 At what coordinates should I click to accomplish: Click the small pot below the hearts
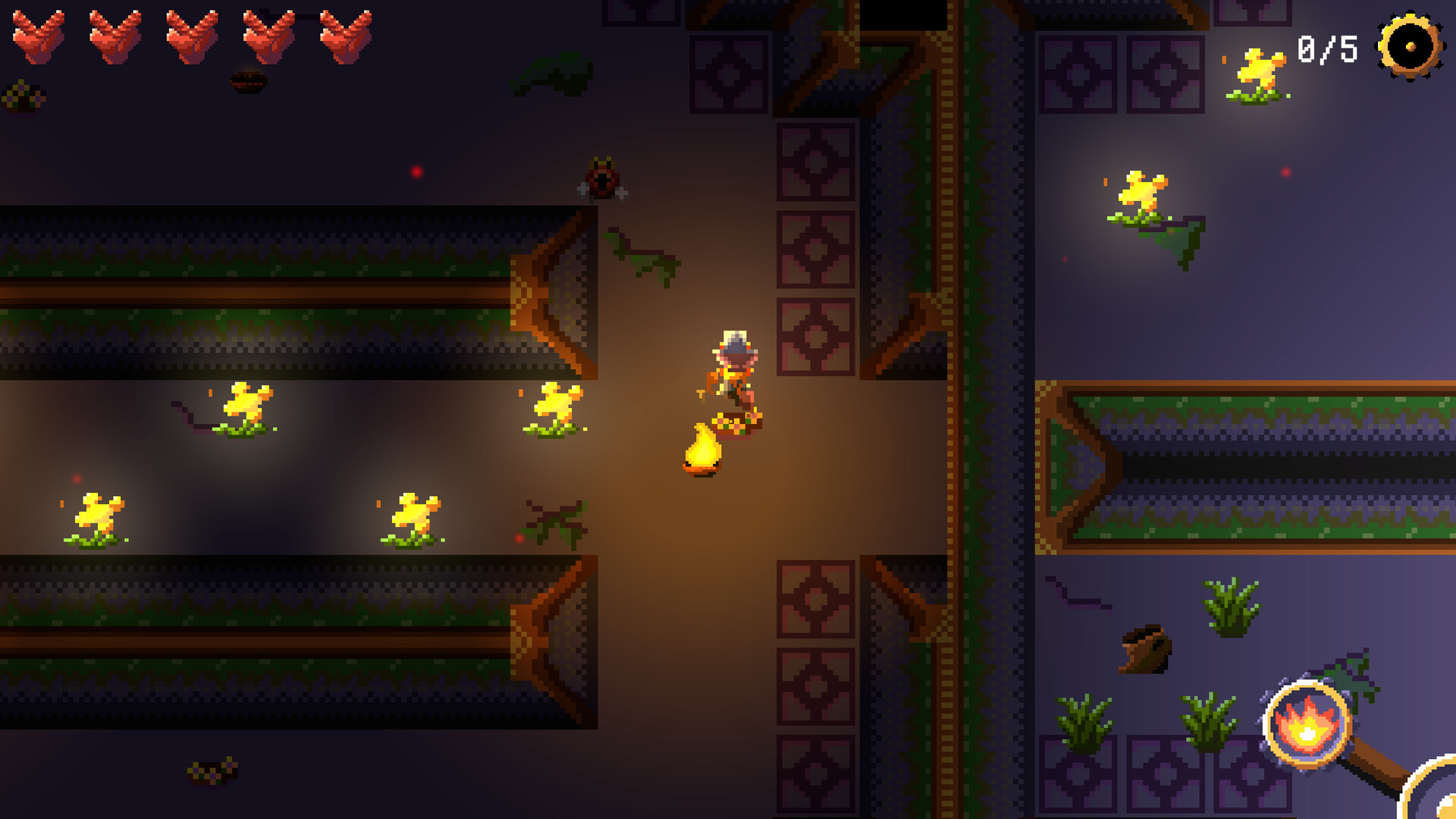[246, 83]
